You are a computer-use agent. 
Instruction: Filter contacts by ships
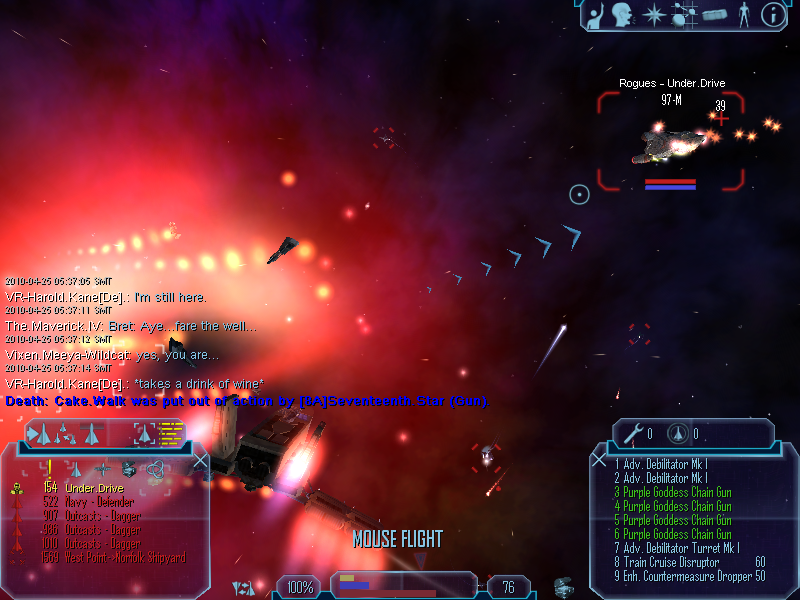(76, 468)
